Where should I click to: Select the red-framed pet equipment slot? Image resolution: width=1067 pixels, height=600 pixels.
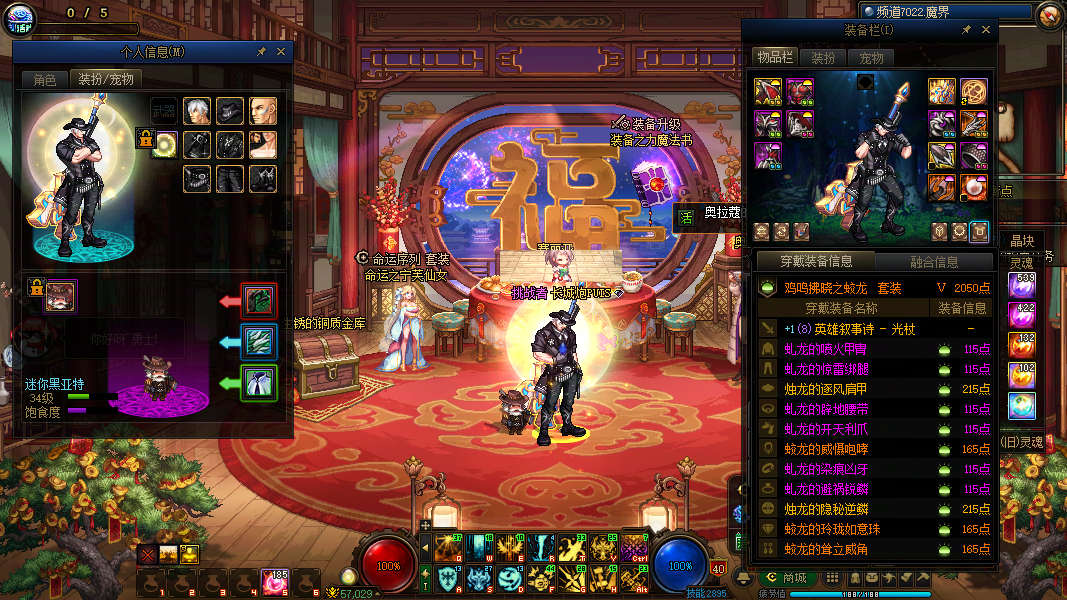259,300
